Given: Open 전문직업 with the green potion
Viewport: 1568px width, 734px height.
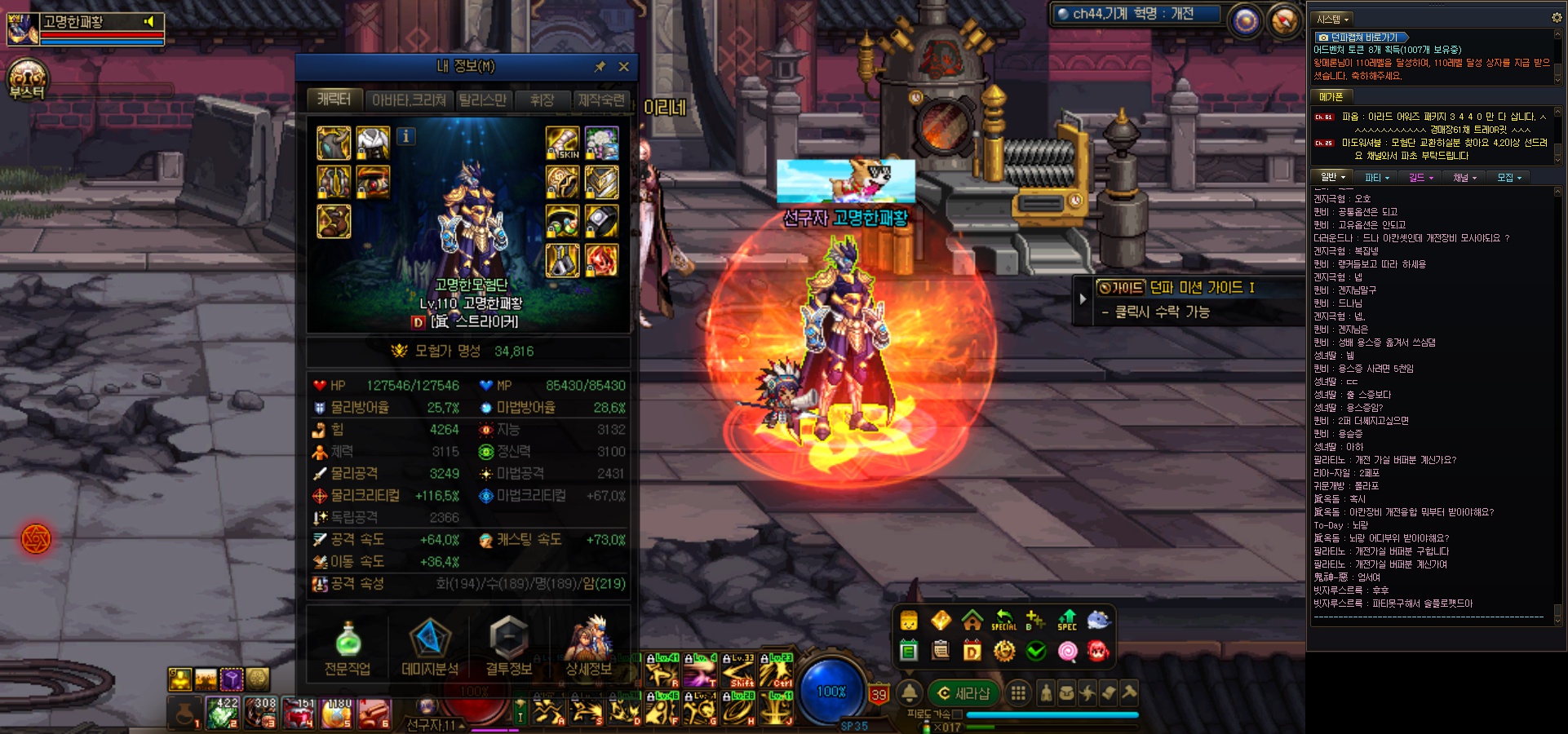Looking at the screenshot, I should [x=348, y=649].
